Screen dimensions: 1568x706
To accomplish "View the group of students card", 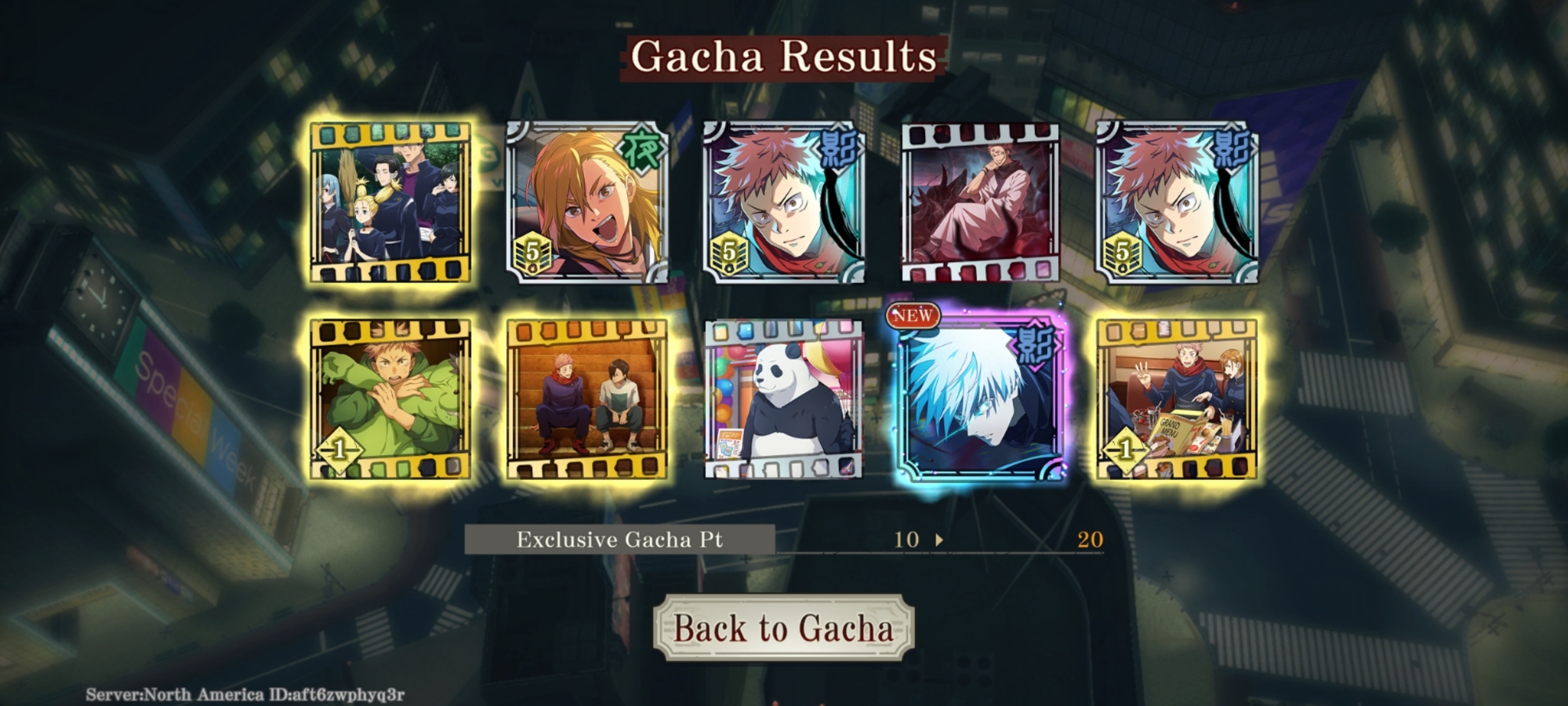I will point(390,202).
